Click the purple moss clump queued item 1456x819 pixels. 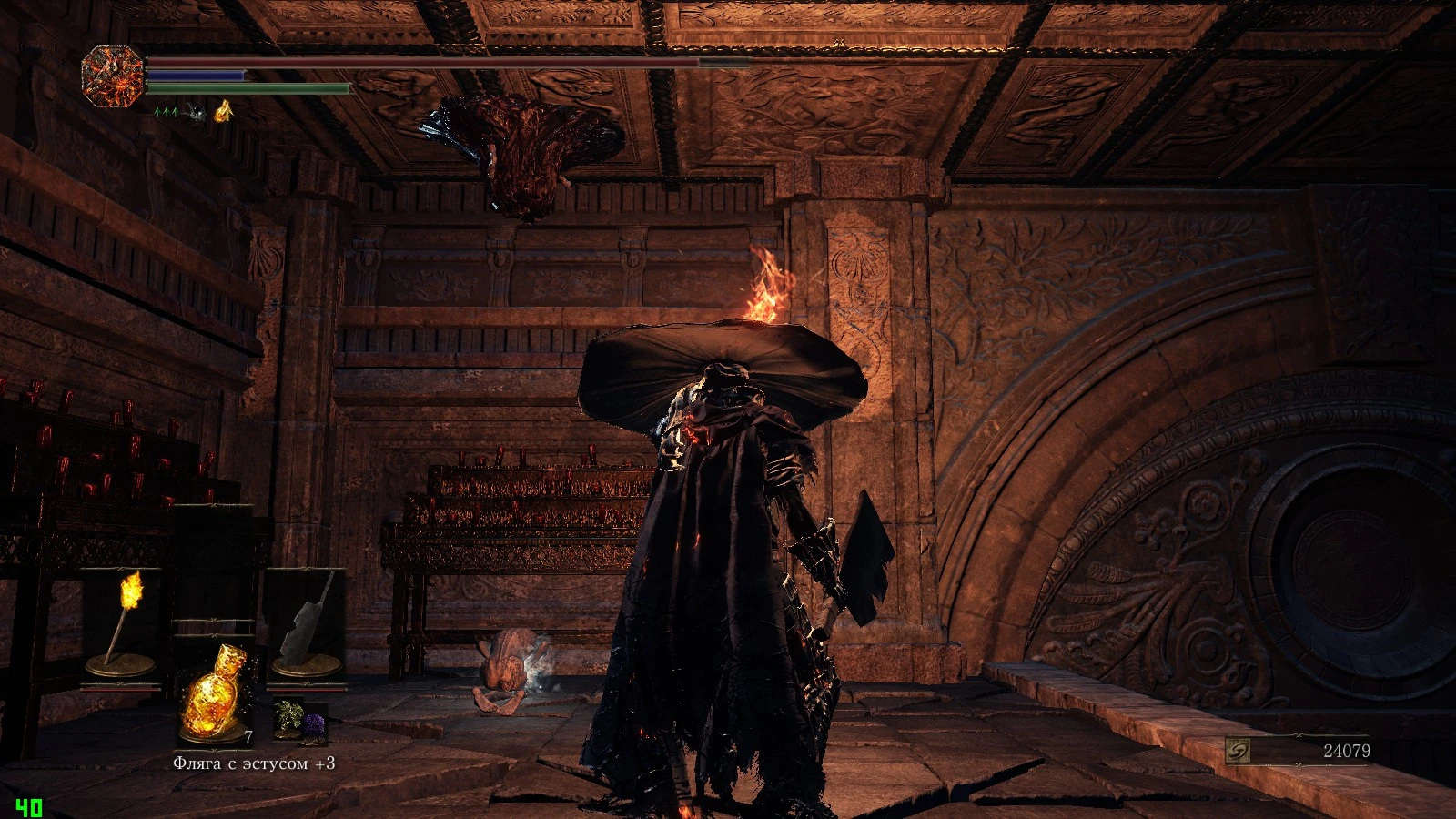click(x=313, y=725)
